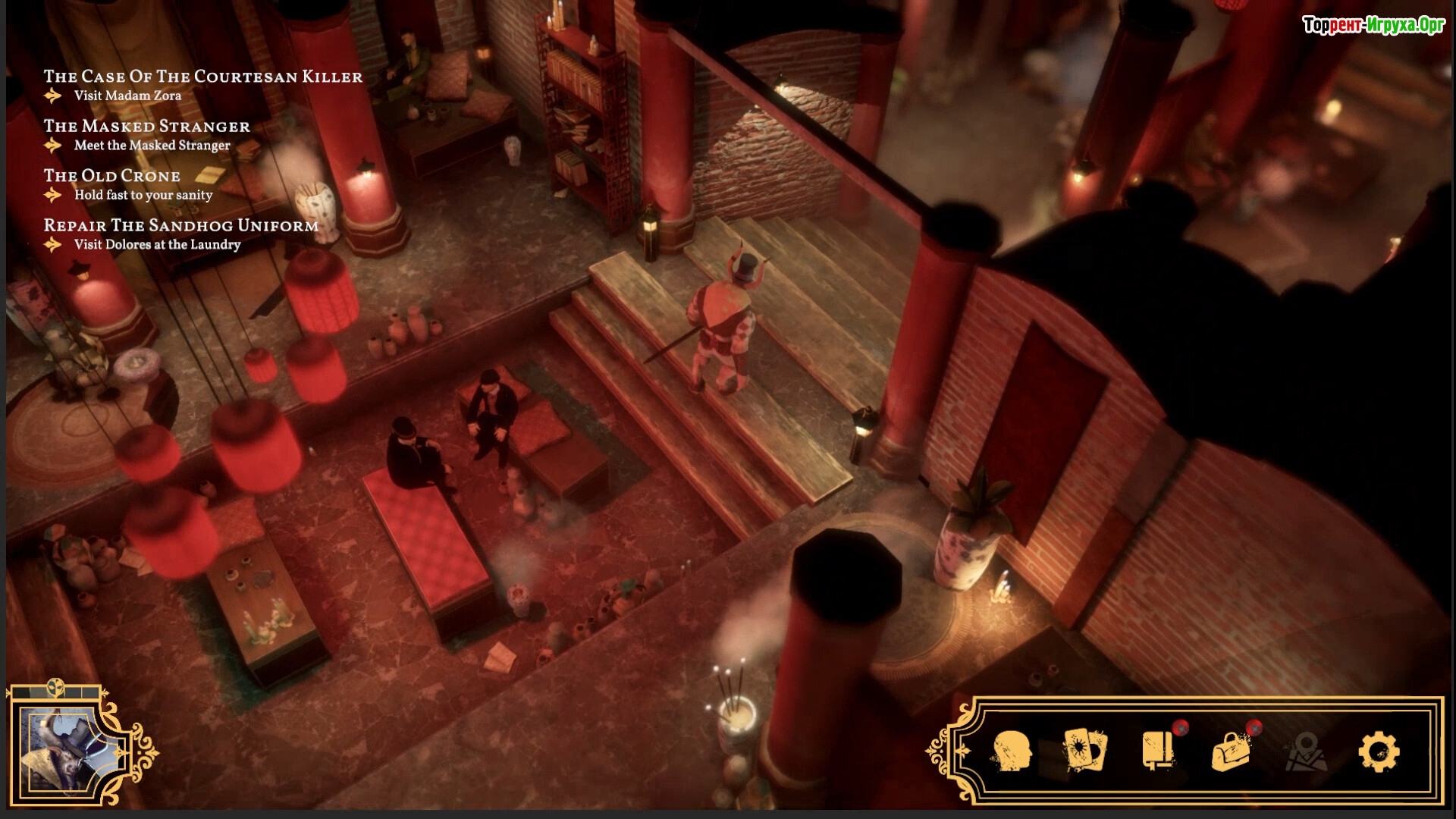Select The Case Of The Courtesan Killer quest
Screen dimensions: 1456x819
(x=202, y=77)
